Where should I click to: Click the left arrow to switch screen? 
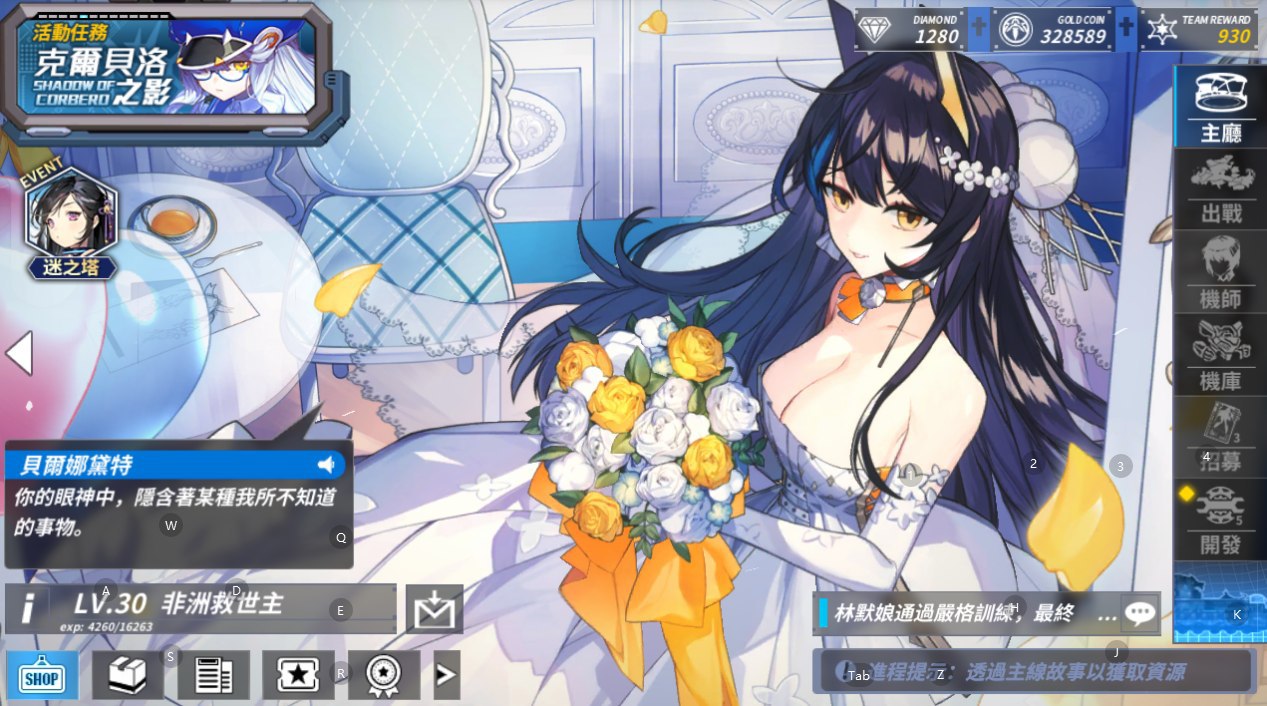[x=20, y=353]
